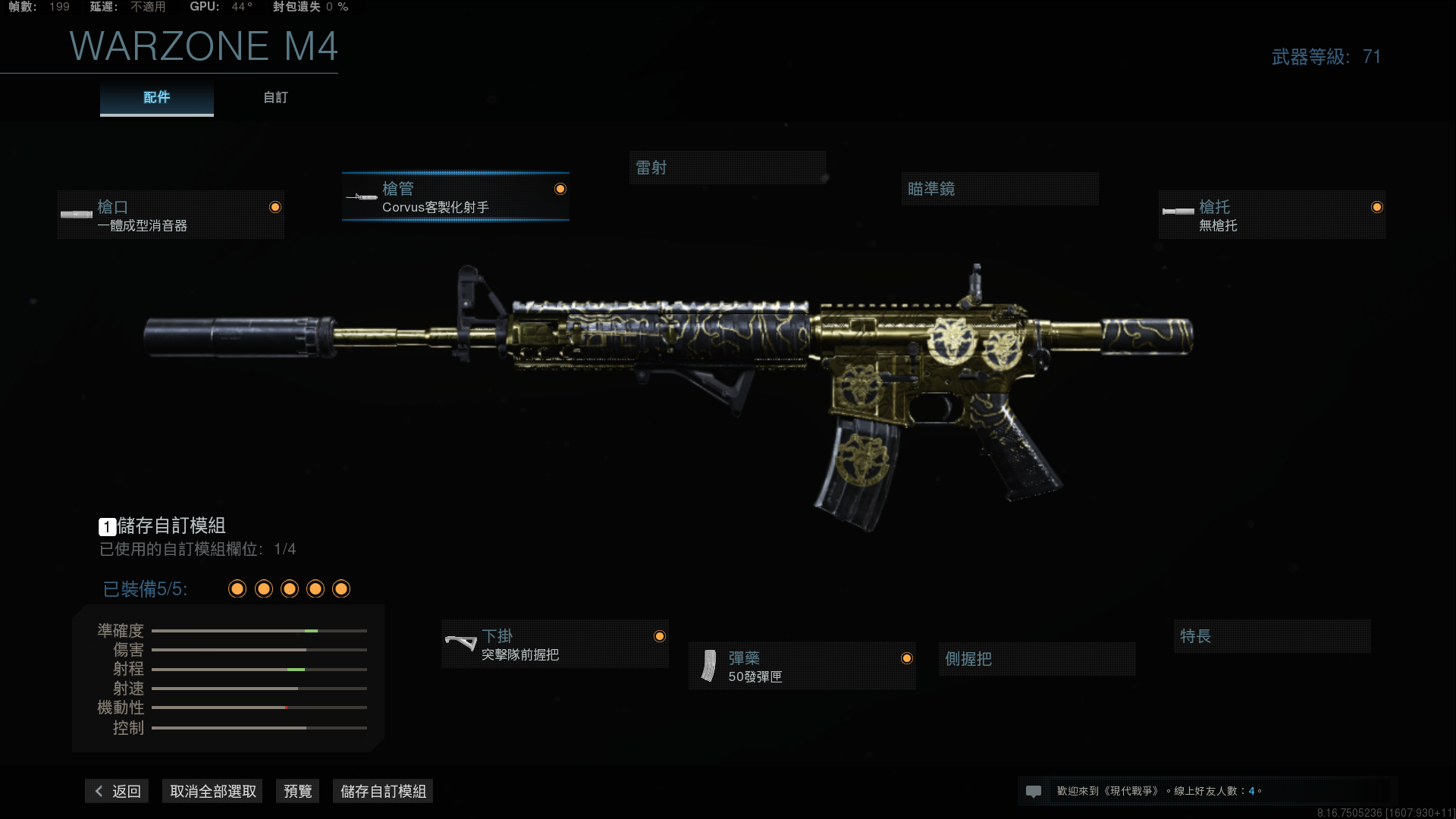Viewport: 1456px width, 819px height.
Task: Open the 槍管 barrel slot showing Corvus客製化射手
Action: (455, 197)
